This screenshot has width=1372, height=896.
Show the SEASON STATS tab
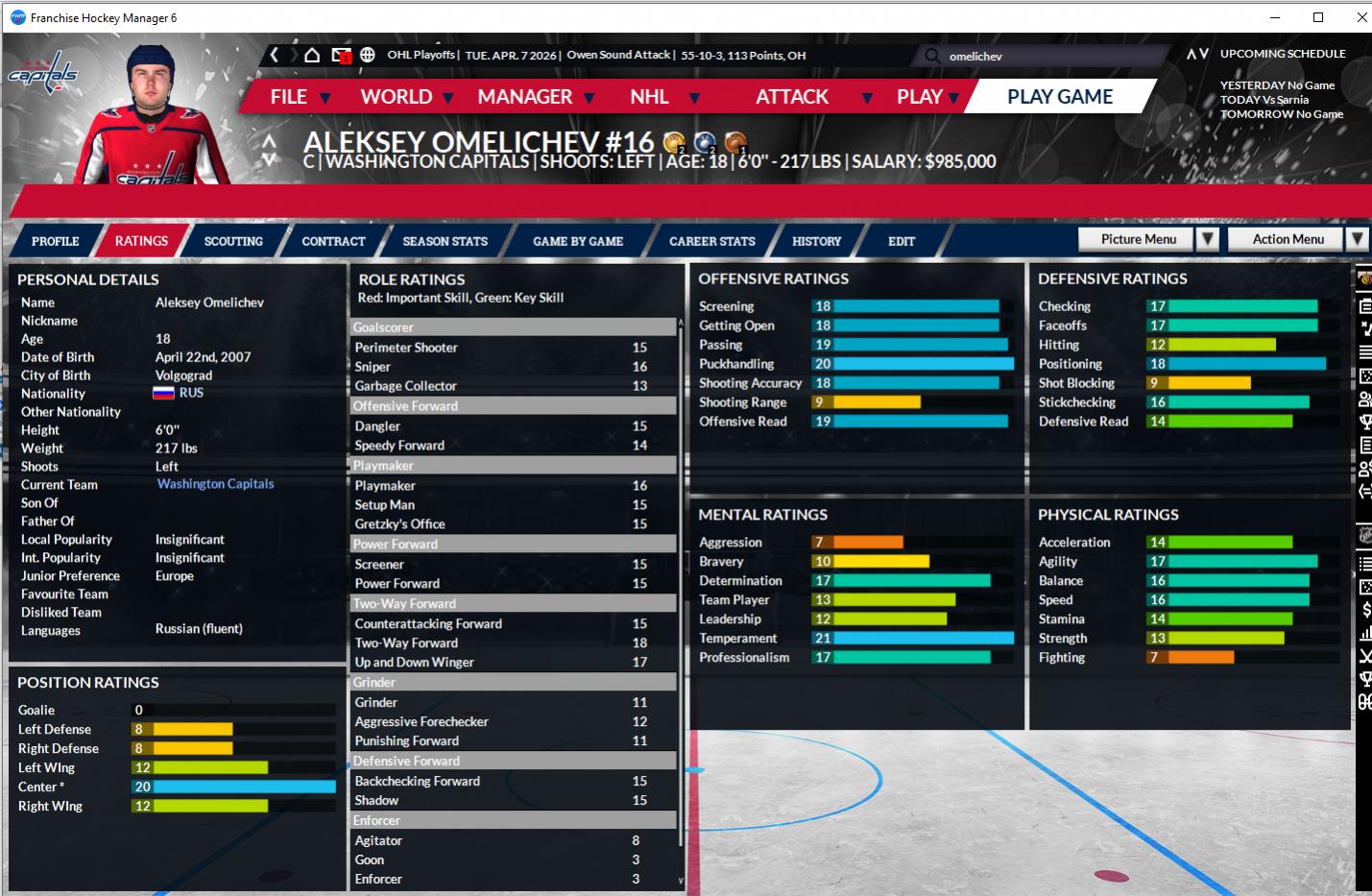click(445, 241)
